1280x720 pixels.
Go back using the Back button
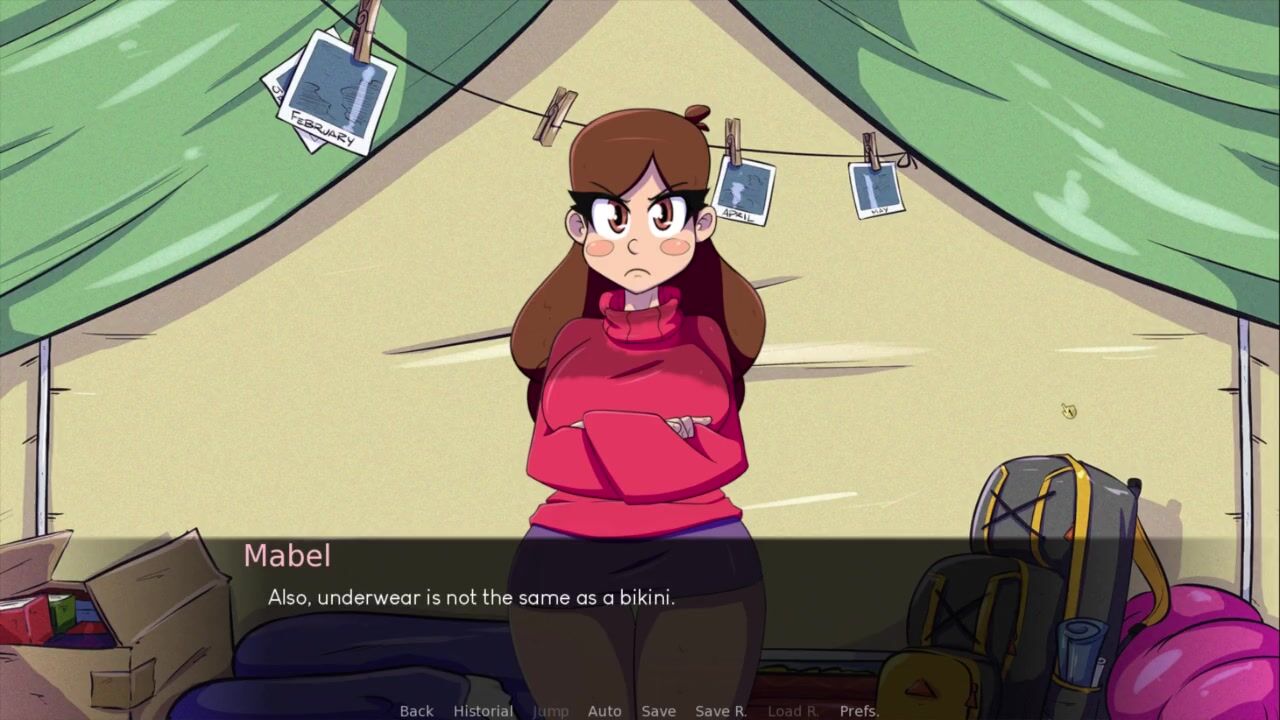(x=416, y=711)
